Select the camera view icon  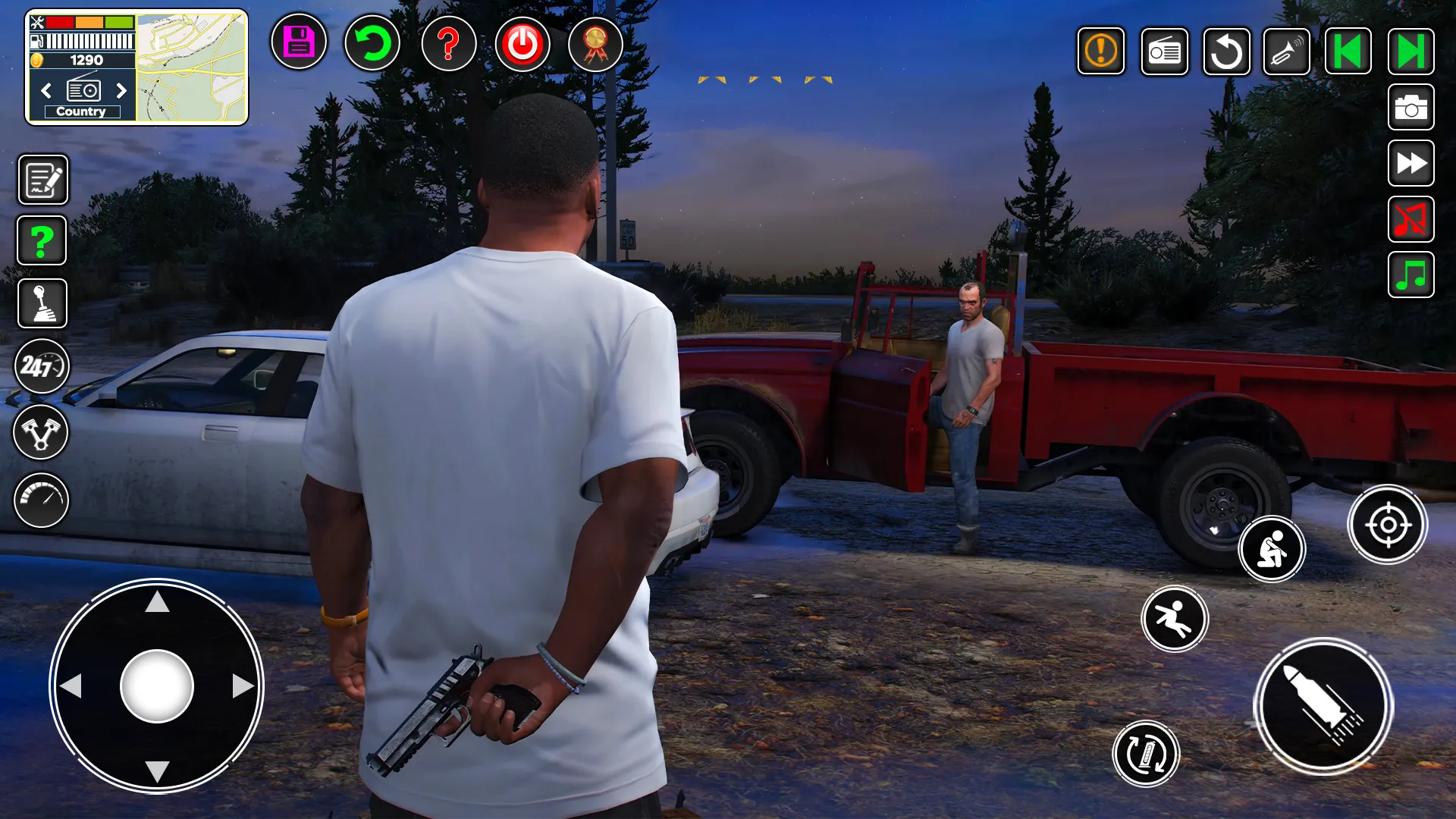click(1410, 107)
